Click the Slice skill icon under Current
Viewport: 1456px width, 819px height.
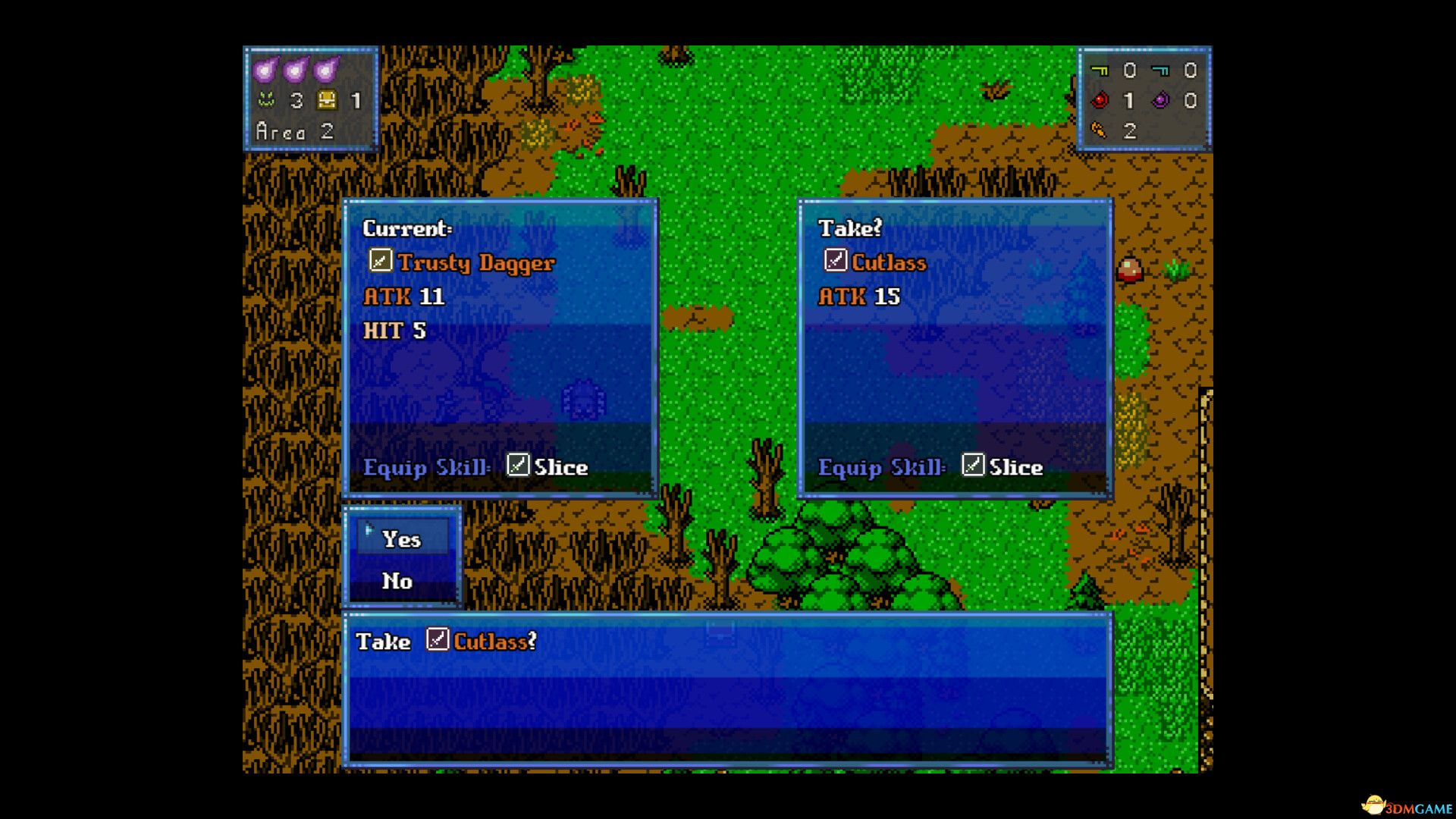517,466
